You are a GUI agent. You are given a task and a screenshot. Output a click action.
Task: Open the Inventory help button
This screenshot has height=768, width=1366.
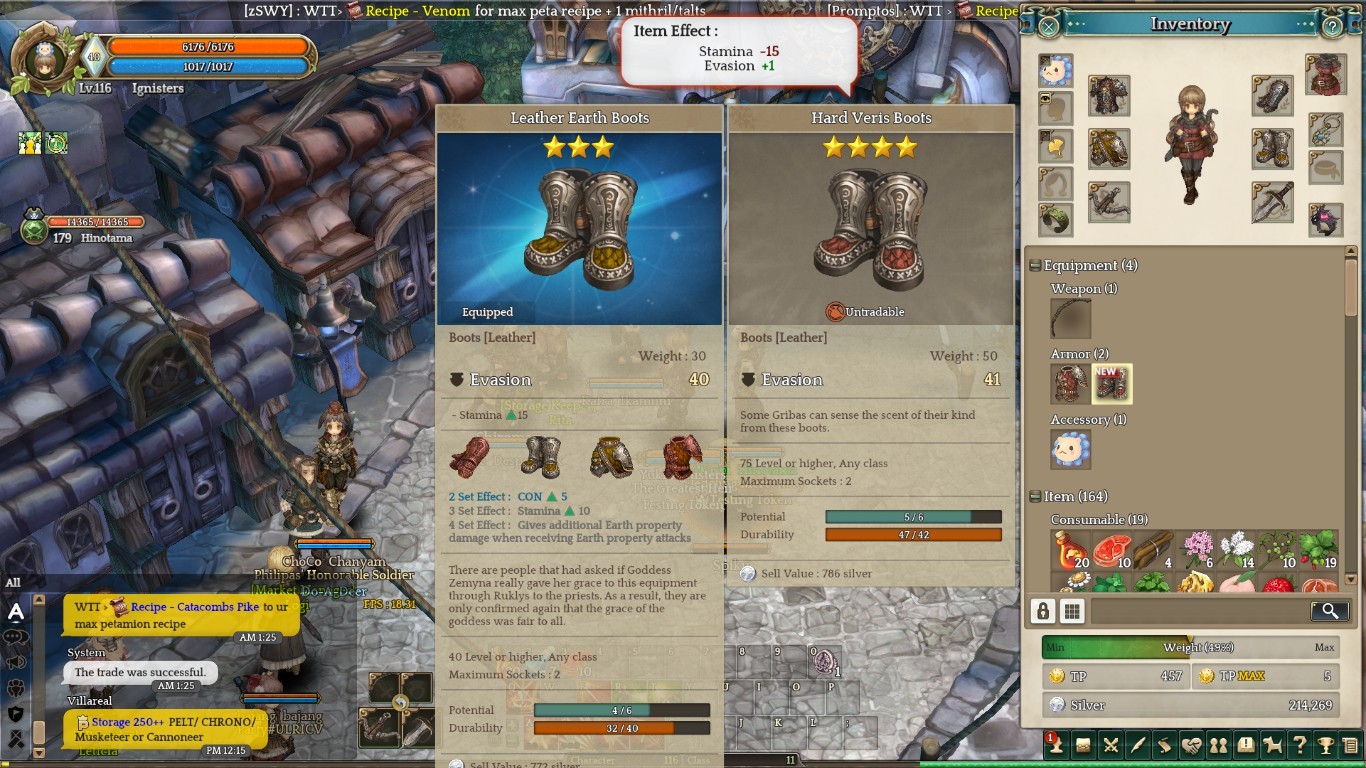[x=1332, y=26]
